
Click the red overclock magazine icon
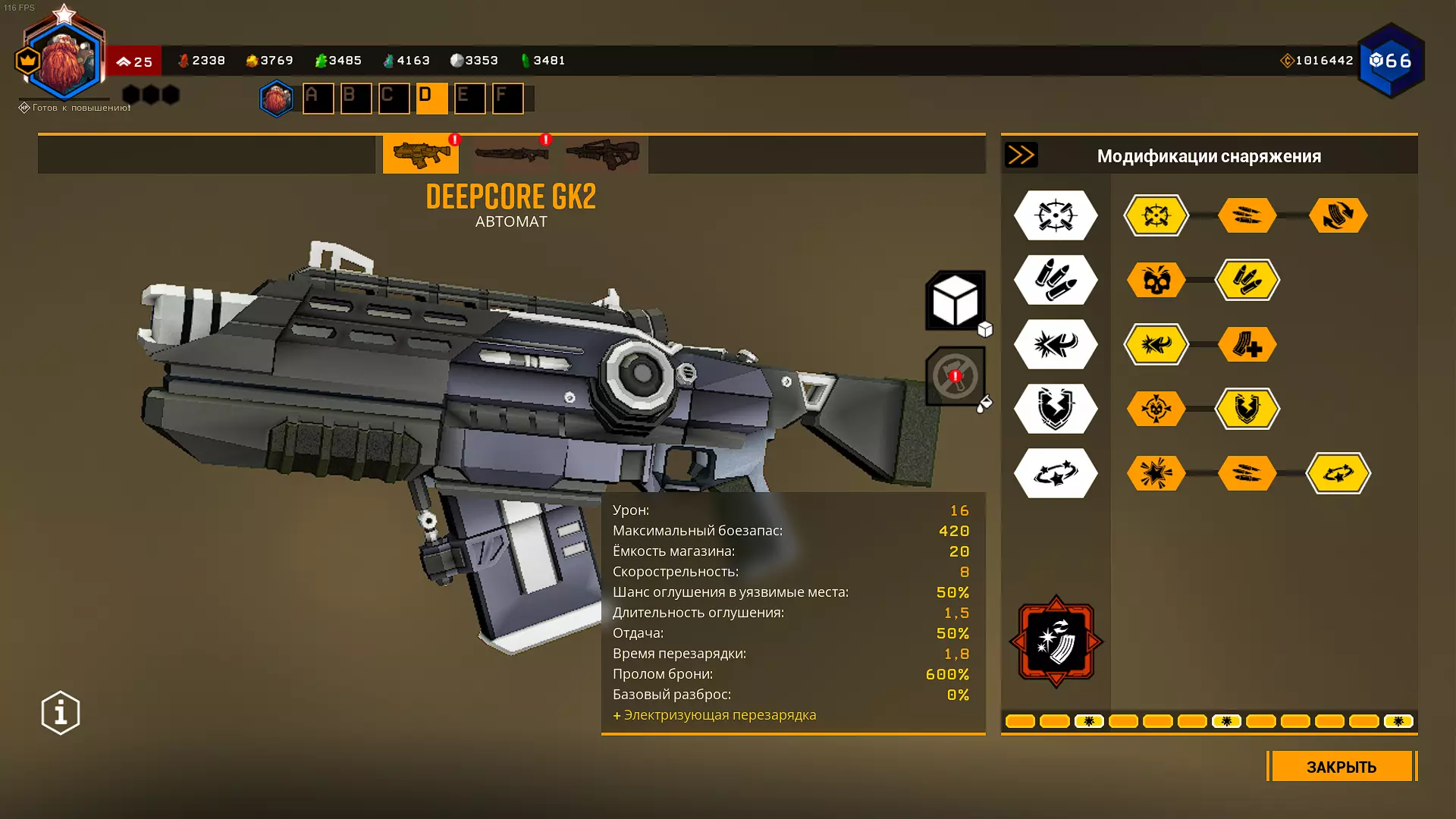tap(1056, 642)
